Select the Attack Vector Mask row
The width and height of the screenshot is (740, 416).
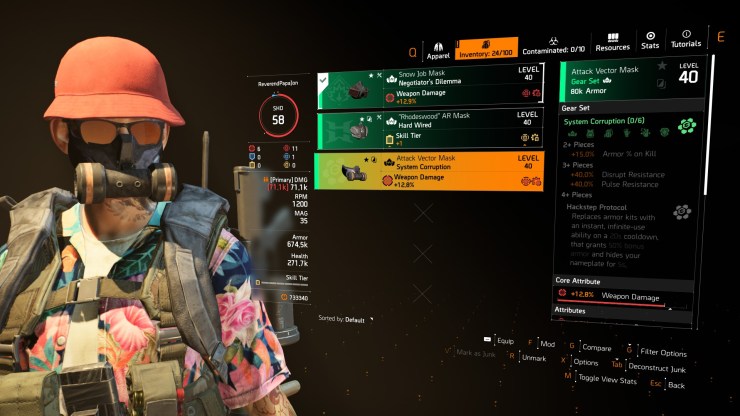click(430, 171)
